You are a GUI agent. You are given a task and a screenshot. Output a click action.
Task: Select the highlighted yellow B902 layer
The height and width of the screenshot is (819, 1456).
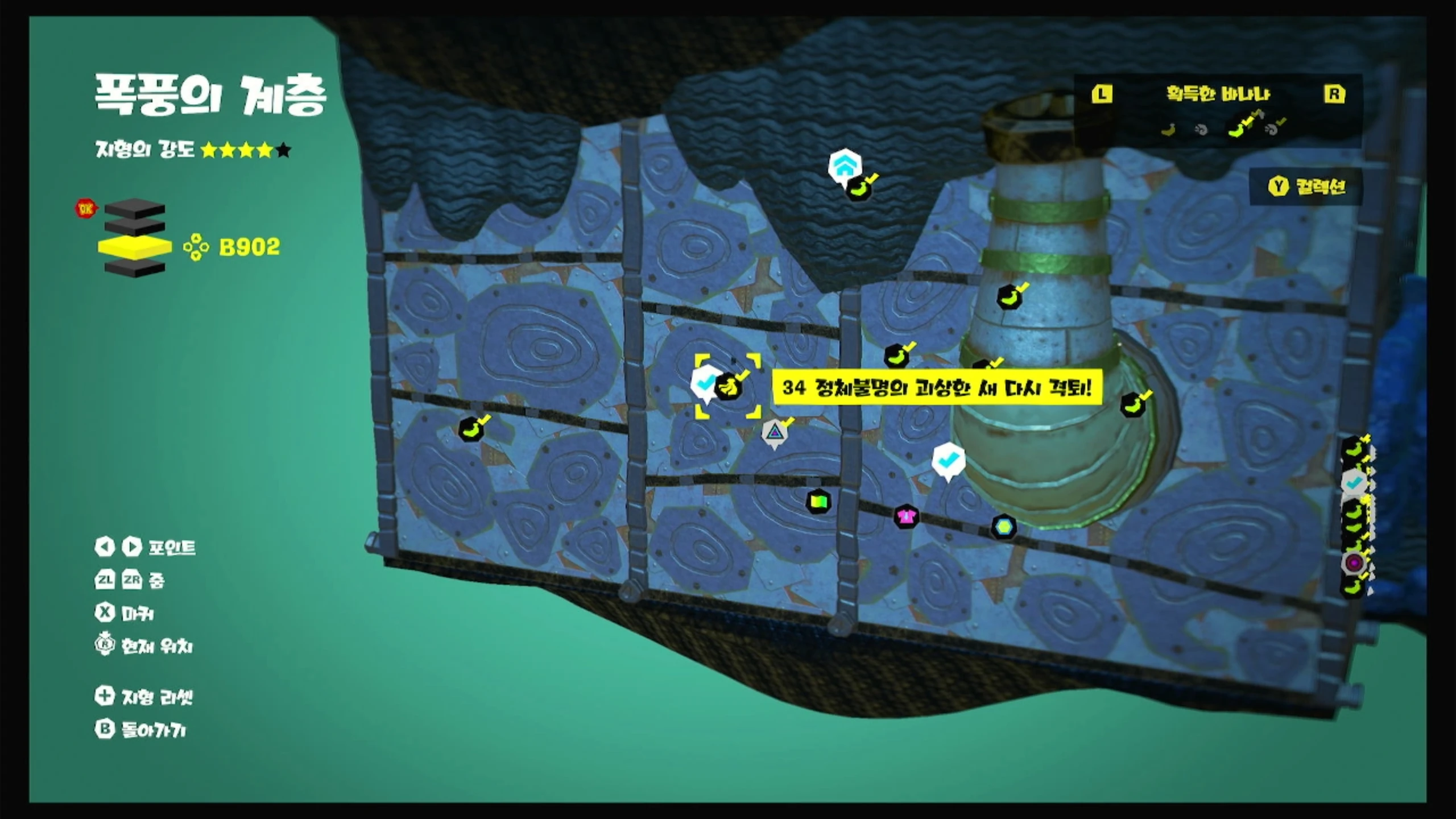pyautogui.click(x=134, y=247)
